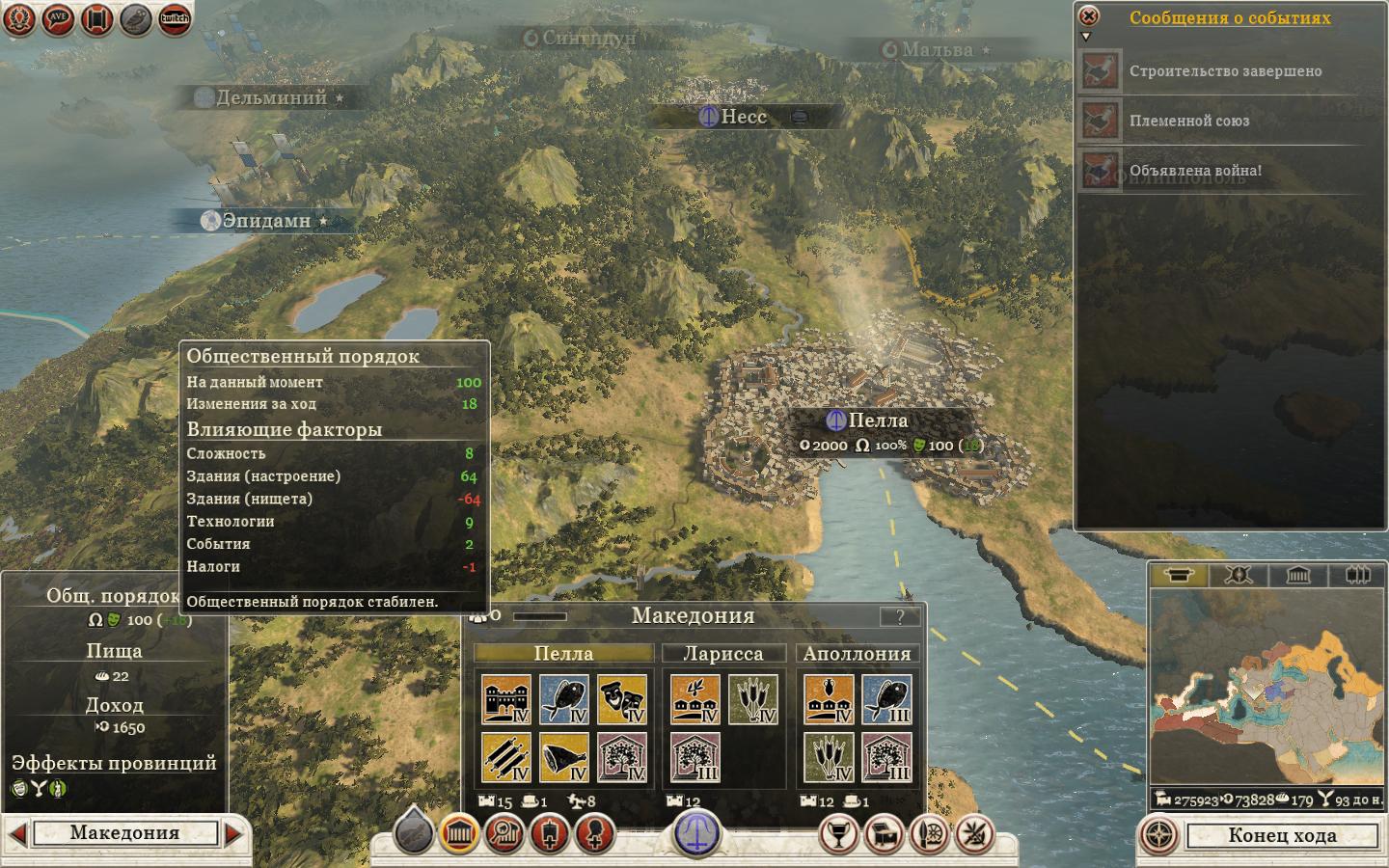
Task: Click the compass button beside end turn
Action: 1160,835
